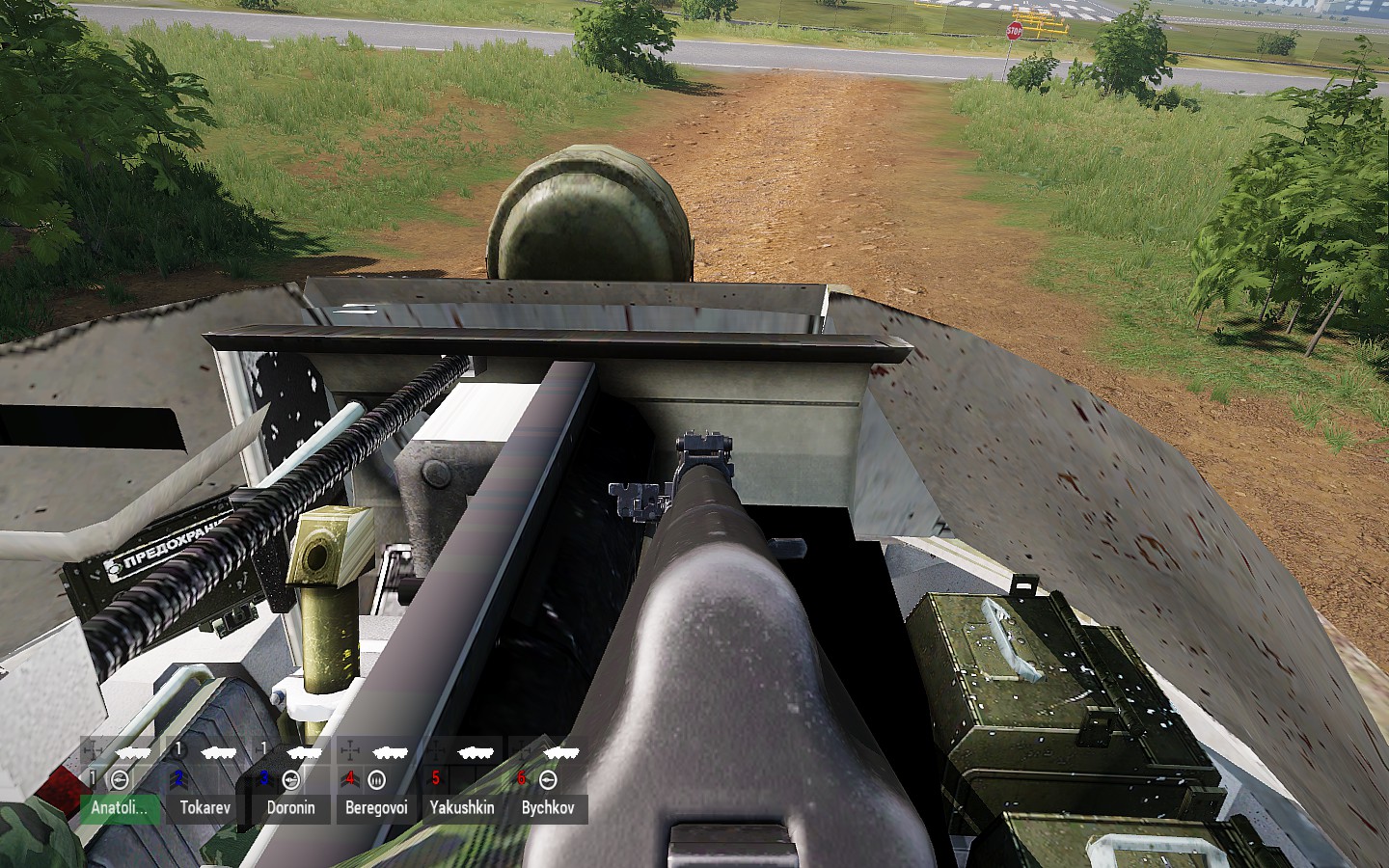Choose unit Doronin in the squad bar
The image size is (1389, 868).
pyautogui.click(x=290, y=807)
